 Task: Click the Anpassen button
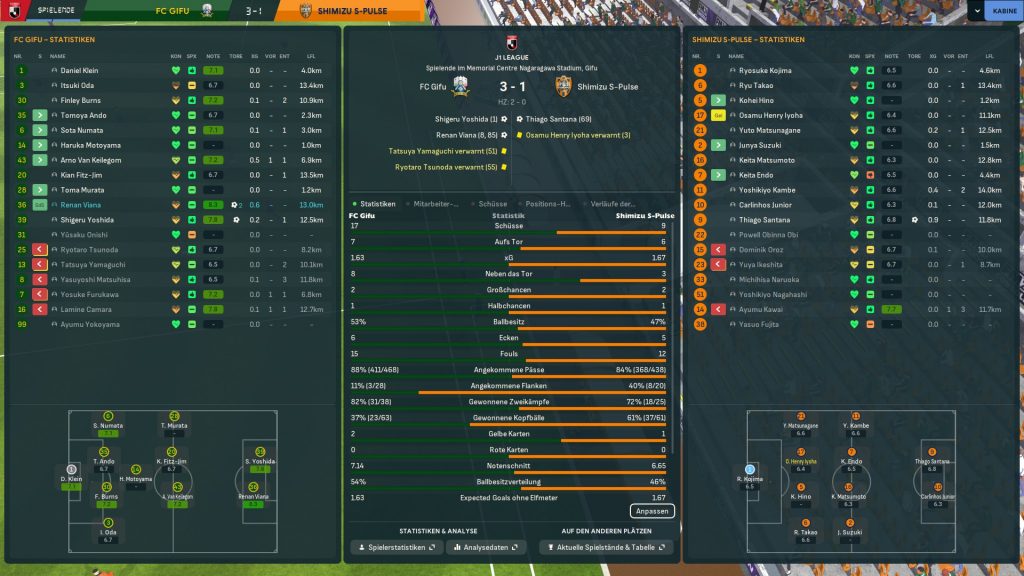[652, 511]
